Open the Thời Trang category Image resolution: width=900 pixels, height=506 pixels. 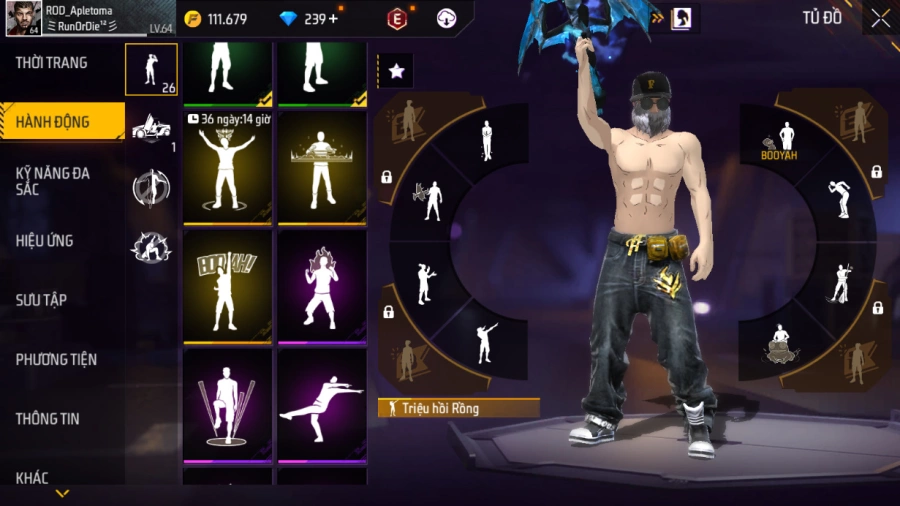[52, 63]
